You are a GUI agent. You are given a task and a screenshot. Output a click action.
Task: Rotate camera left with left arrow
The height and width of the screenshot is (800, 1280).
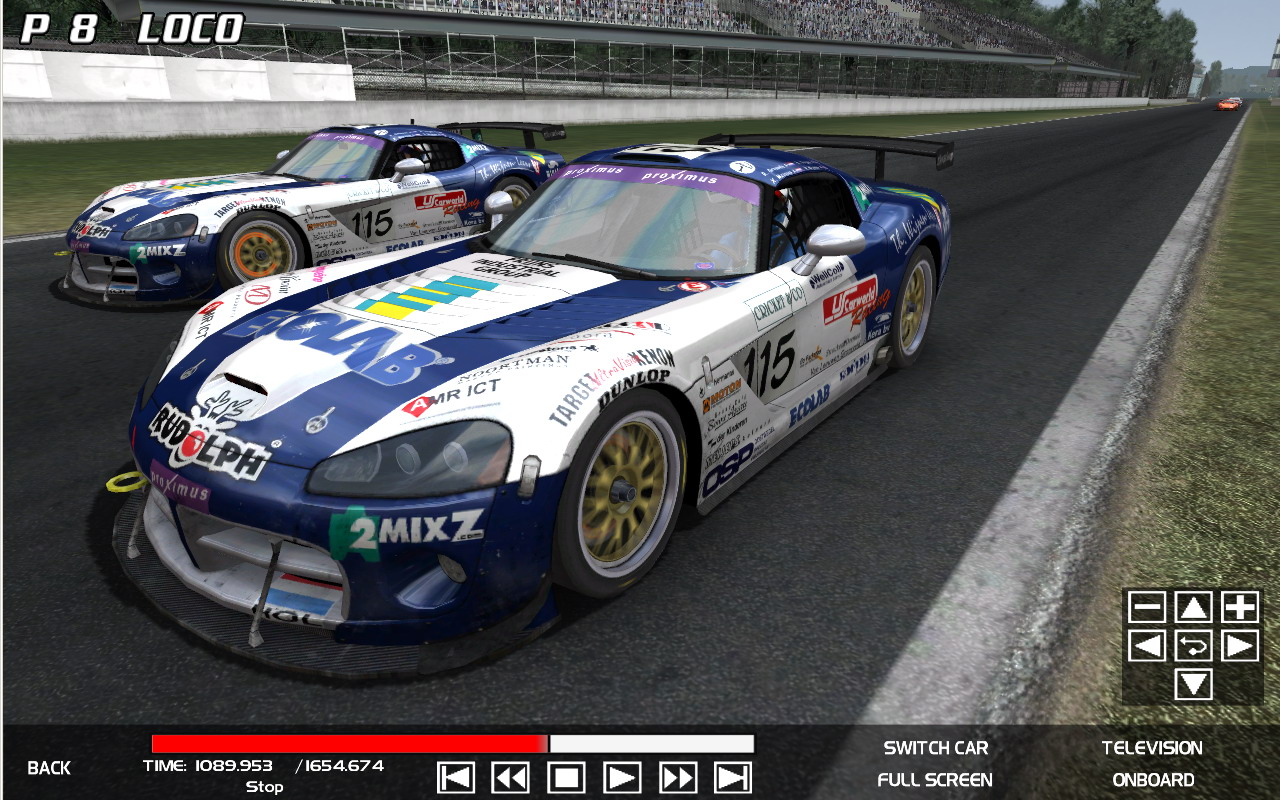1147,646
